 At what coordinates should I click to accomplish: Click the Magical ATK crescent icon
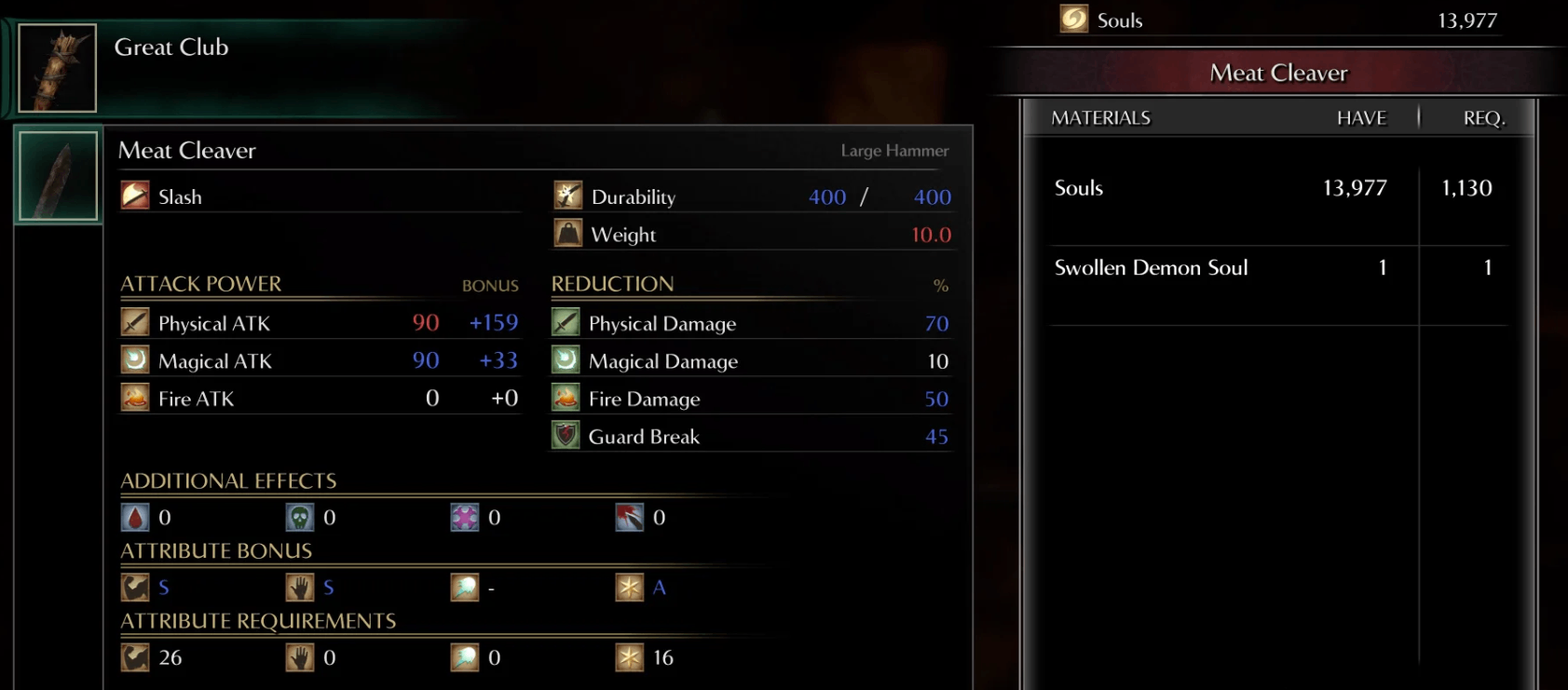134,360
